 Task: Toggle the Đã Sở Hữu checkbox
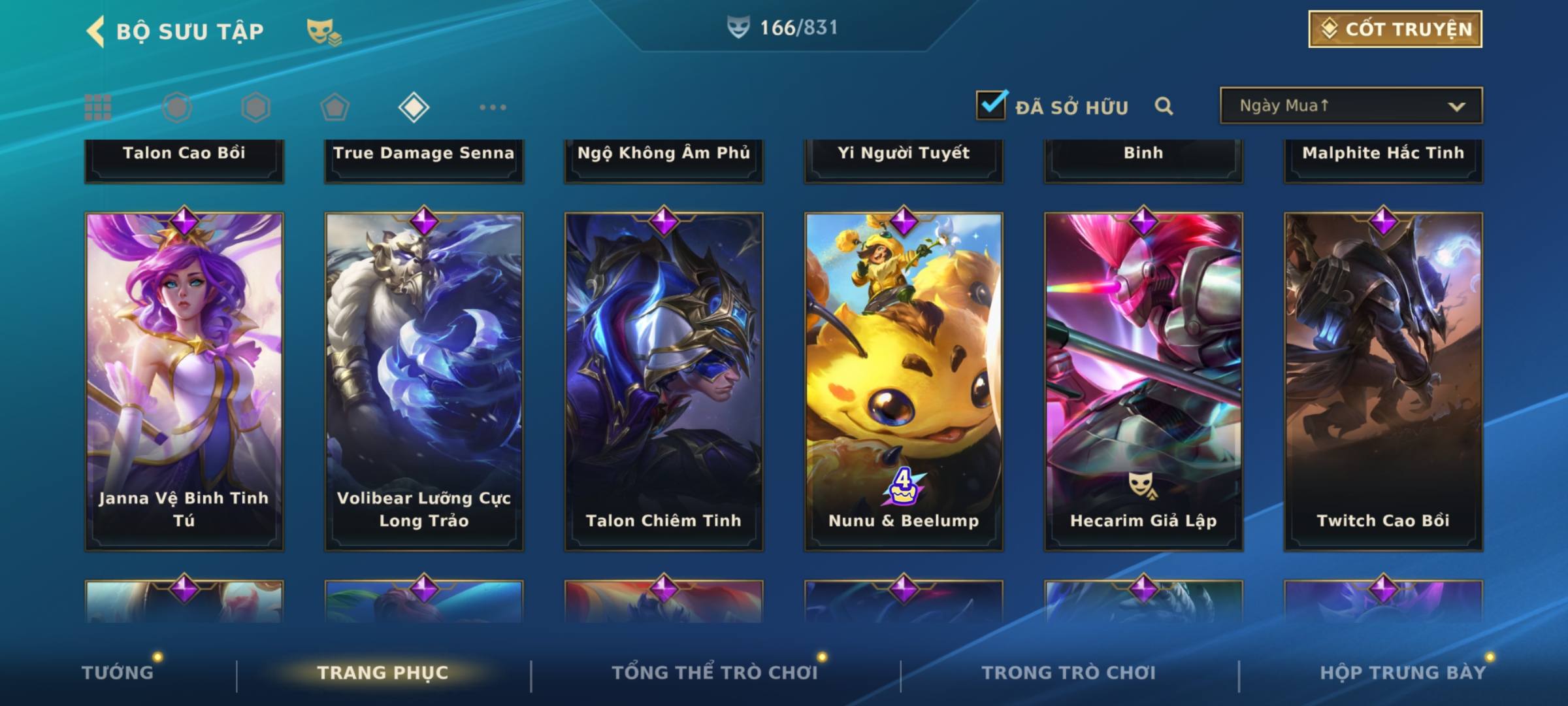pos(991,105)
